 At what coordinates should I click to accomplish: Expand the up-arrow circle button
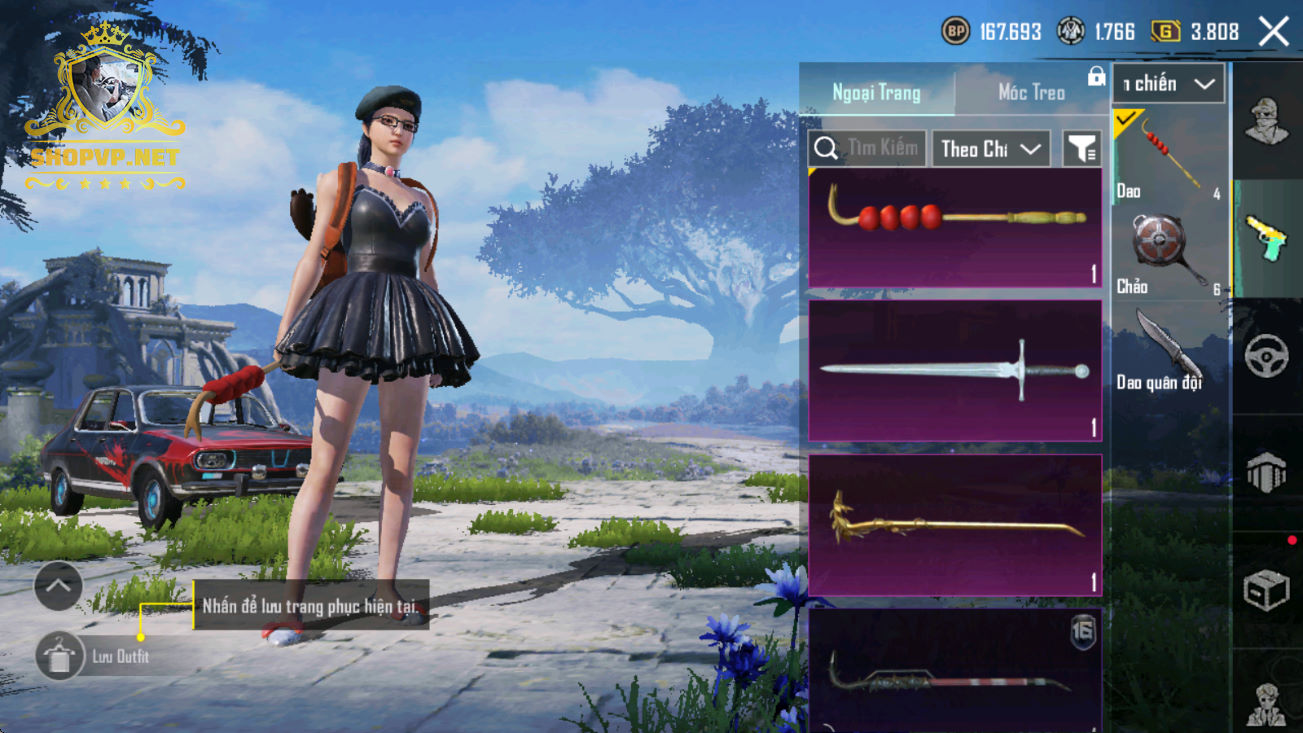click(58, 587)
